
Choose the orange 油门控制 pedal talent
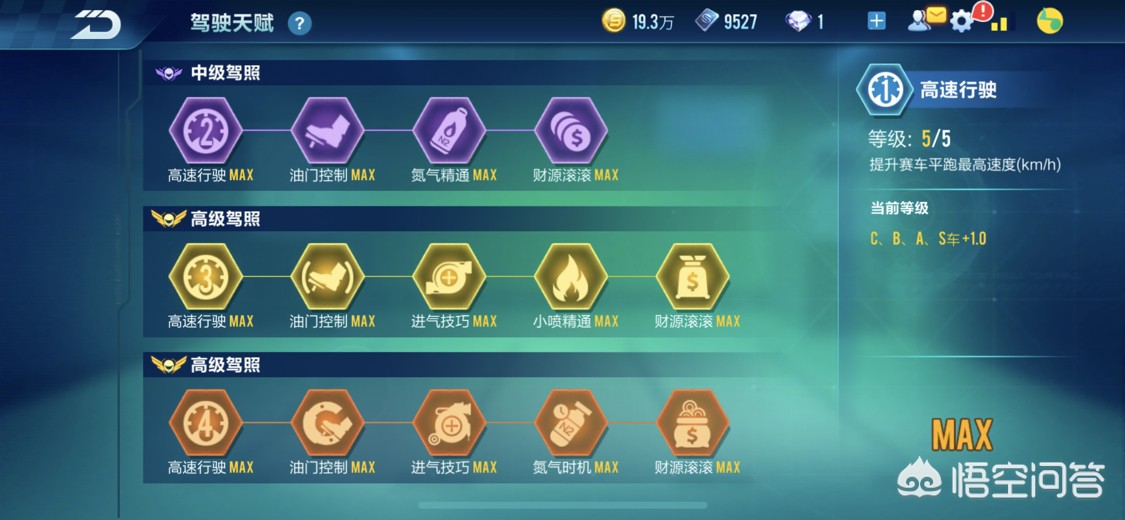[x=327, y=423]
